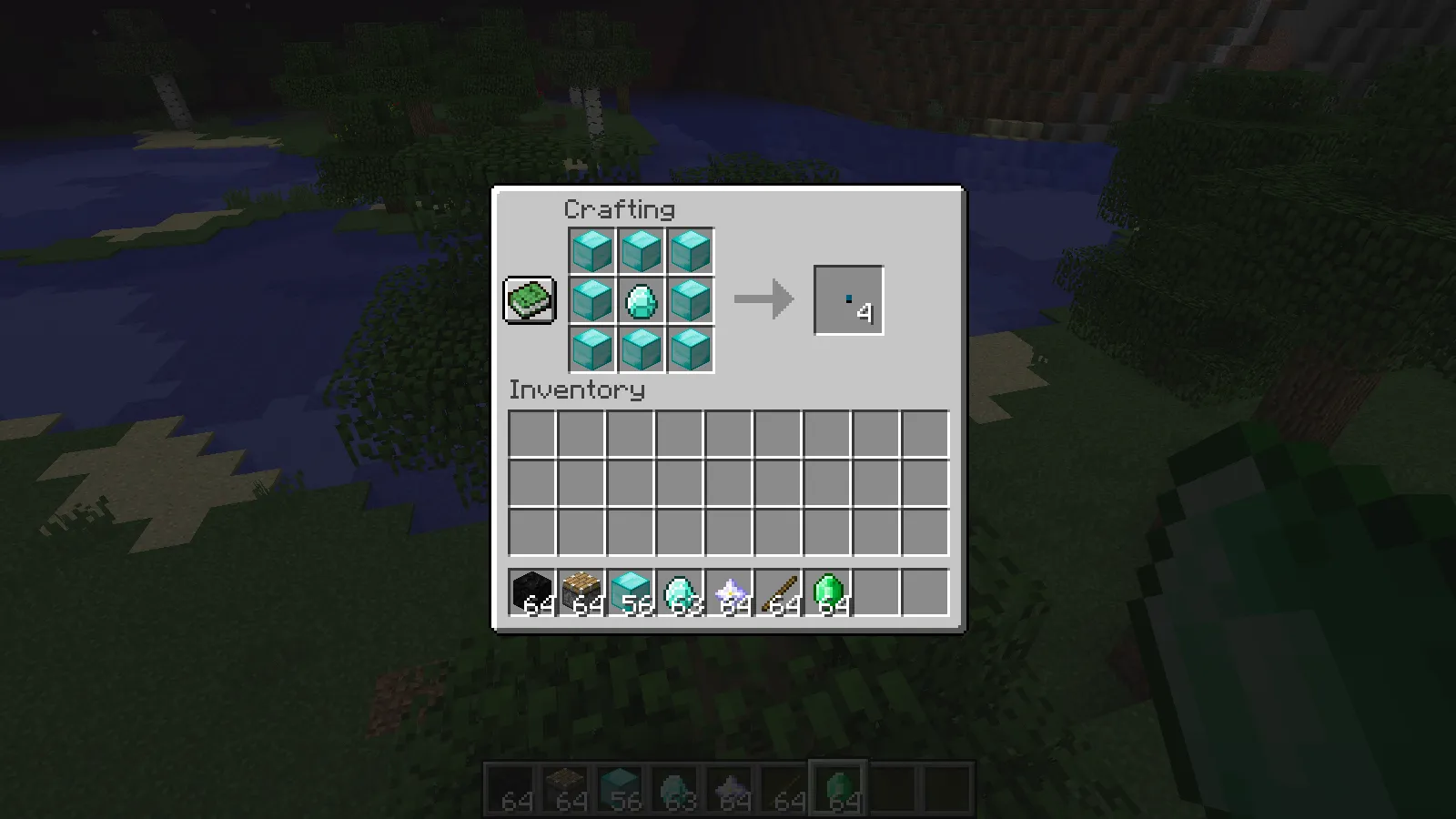Select the coal block stack in the hotbar
The image size is (1456, 819).
pos(532,591)
